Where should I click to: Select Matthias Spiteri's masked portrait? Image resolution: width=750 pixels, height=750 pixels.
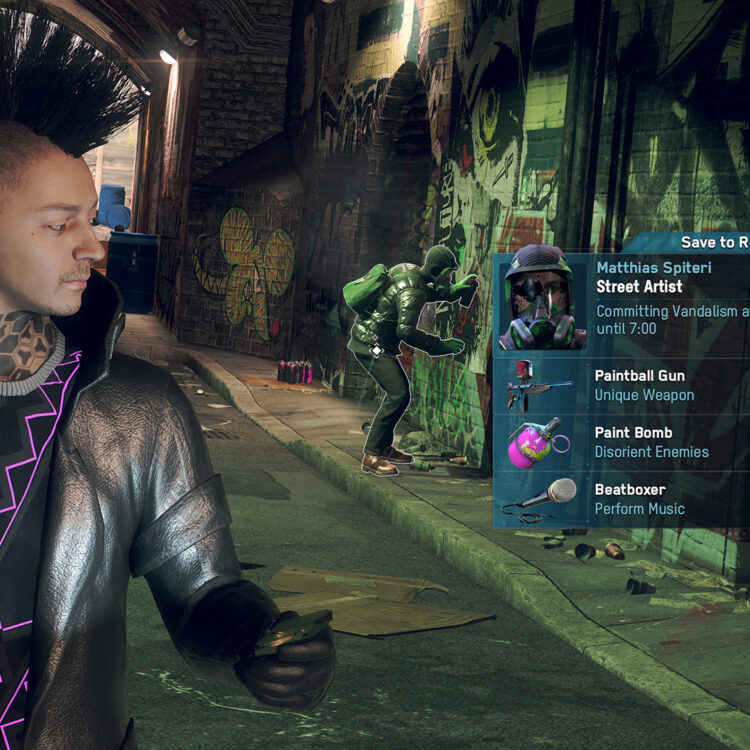click(543, 301)
